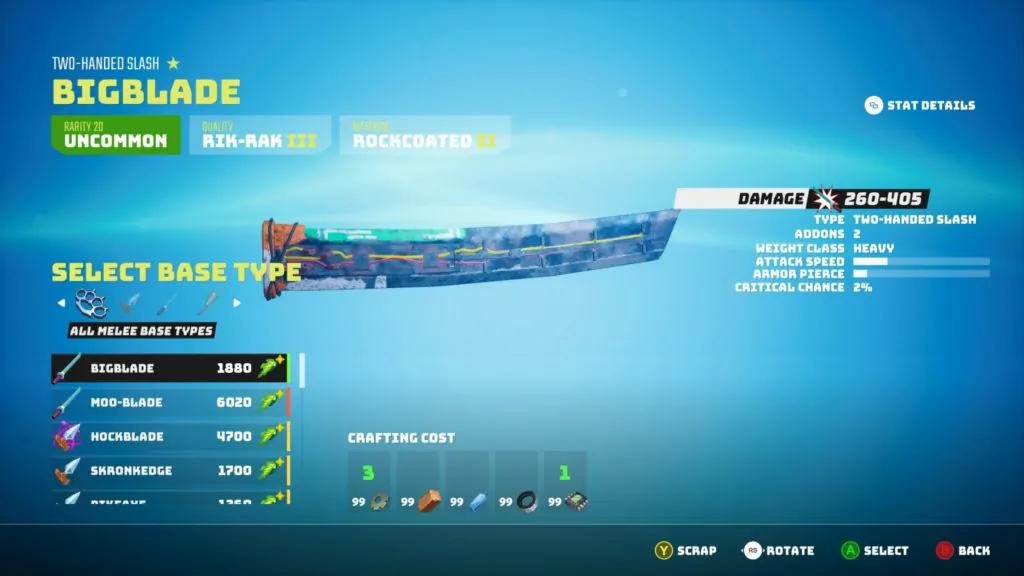
Task: Select the Bigblade base type row
Action: click(x=170, y=368)
